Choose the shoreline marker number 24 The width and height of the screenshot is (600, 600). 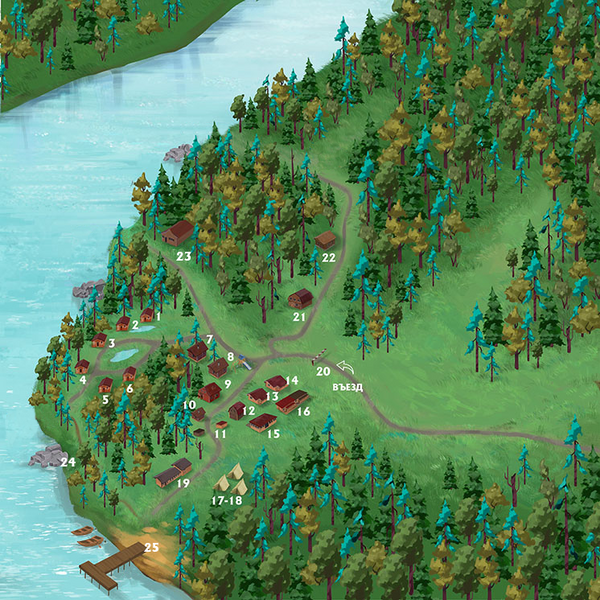pos(68,461)
